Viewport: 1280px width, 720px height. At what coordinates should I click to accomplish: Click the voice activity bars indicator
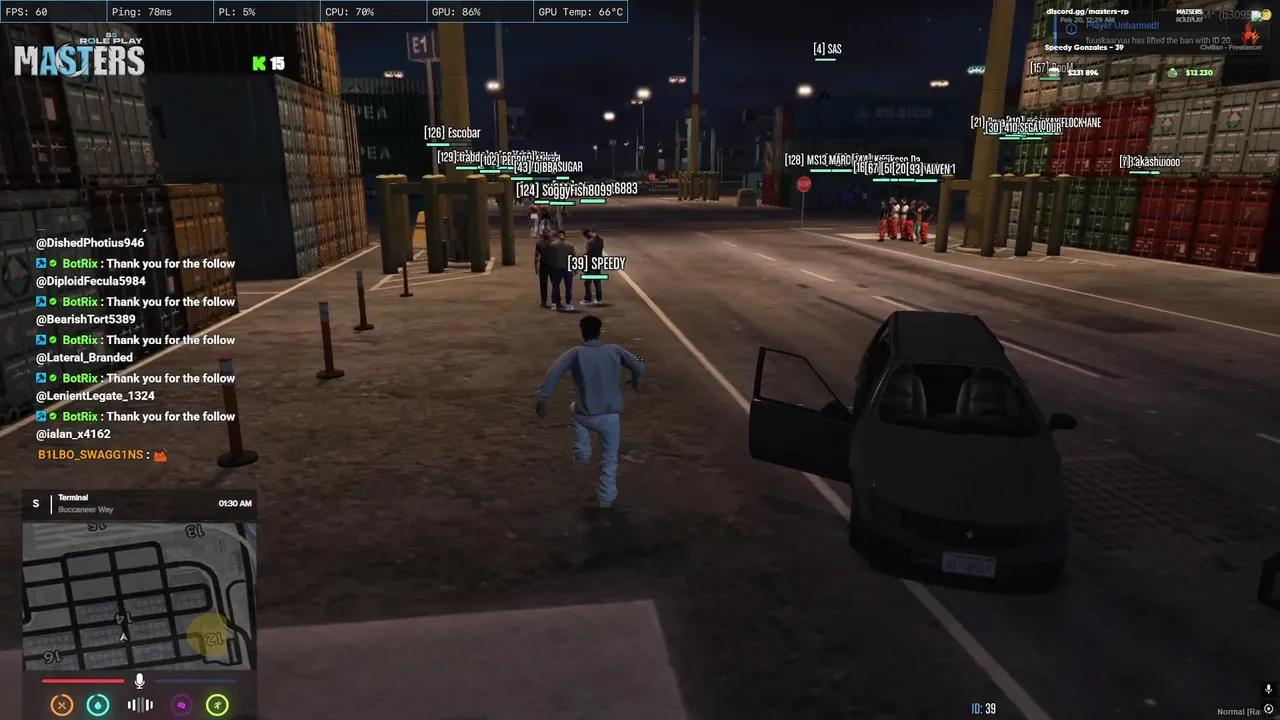tap(139, 705)
